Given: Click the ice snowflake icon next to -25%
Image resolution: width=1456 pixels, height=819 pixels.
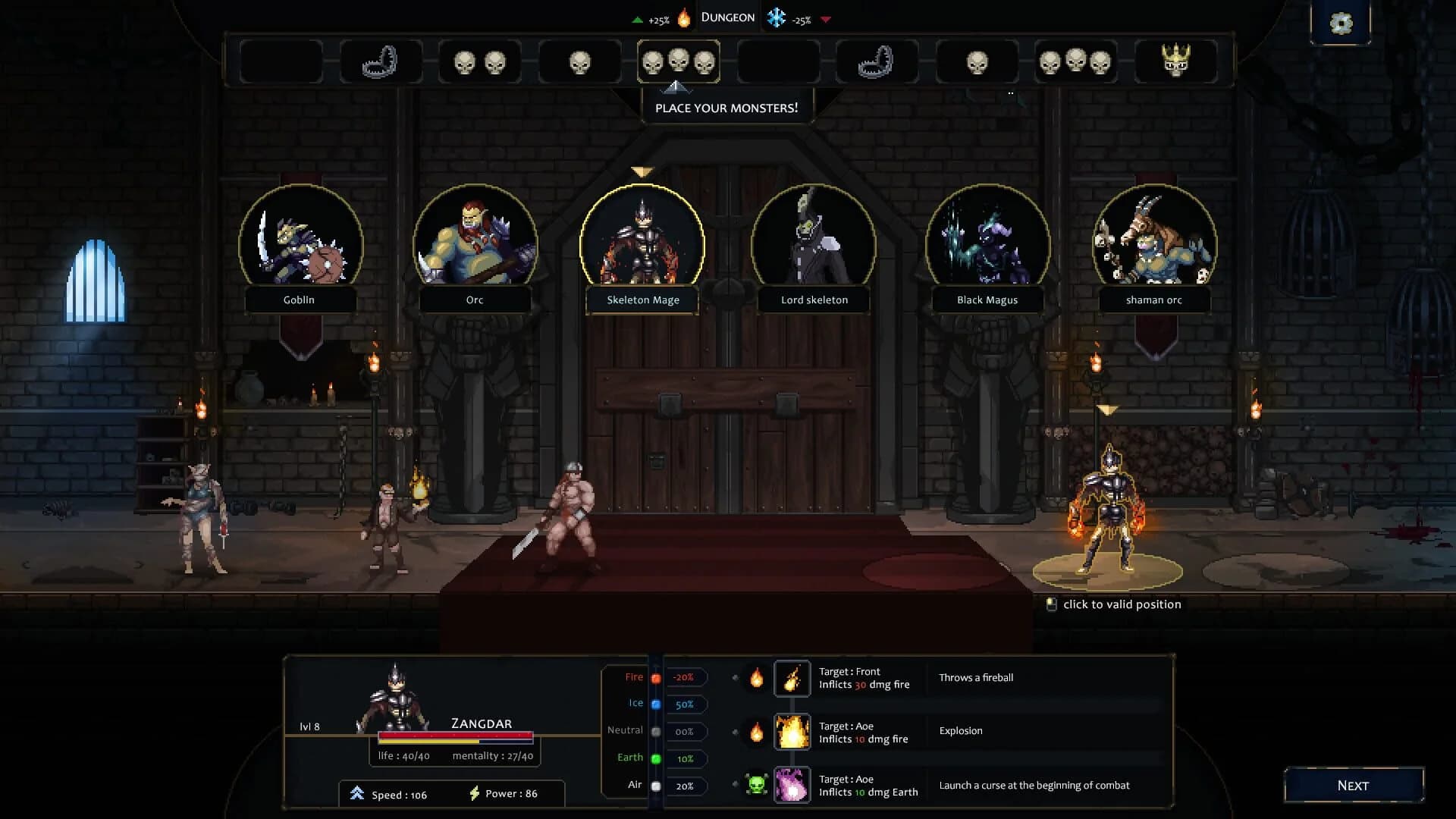Looking at the screenshot, I should (776, 16).
